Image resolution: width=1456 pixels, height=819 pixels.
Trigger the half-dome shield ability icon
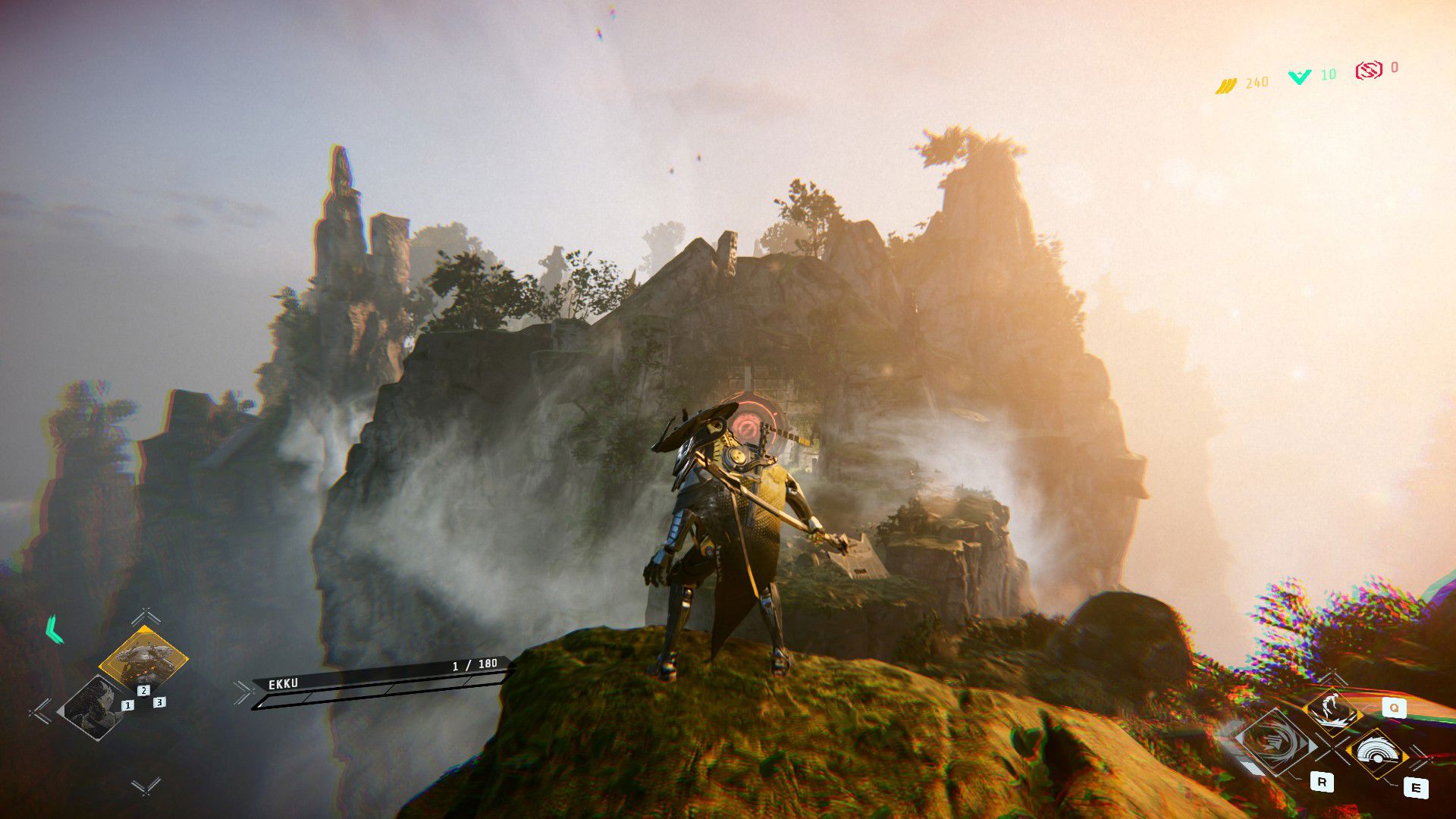coord(1377,752)
